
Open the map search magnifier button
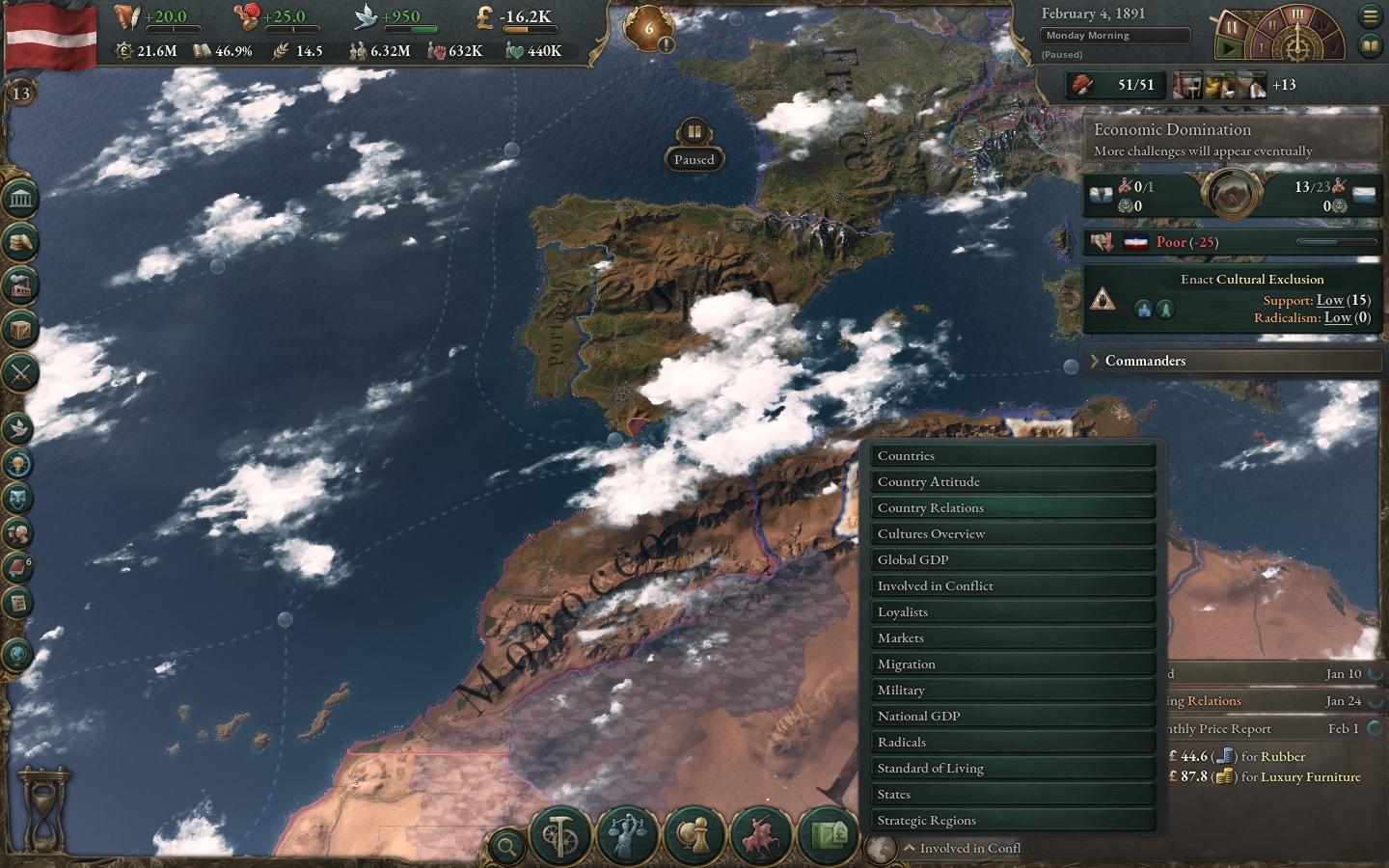(x=505, y=848)
